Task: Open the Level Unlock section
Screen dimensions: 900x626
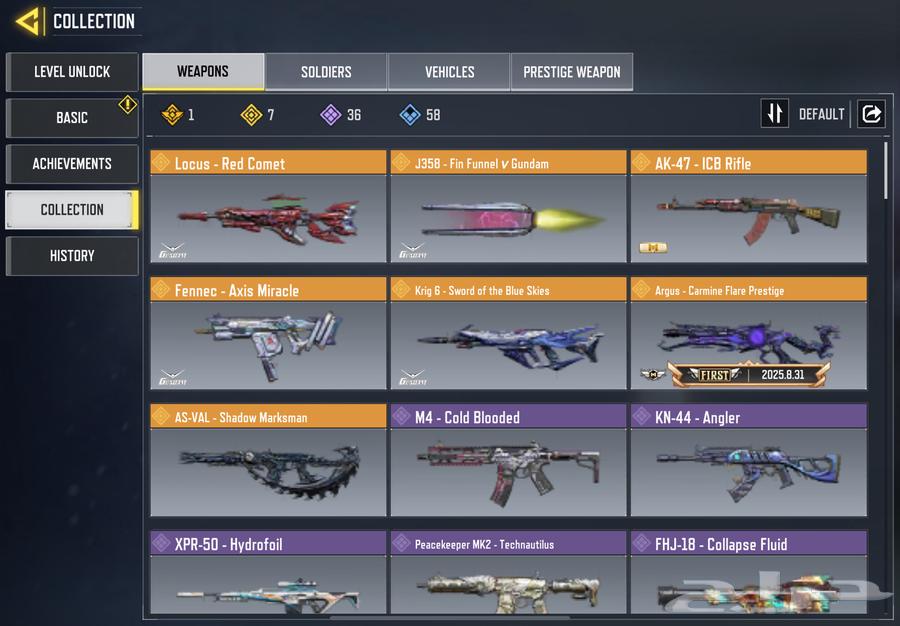Action: [72, 72]
